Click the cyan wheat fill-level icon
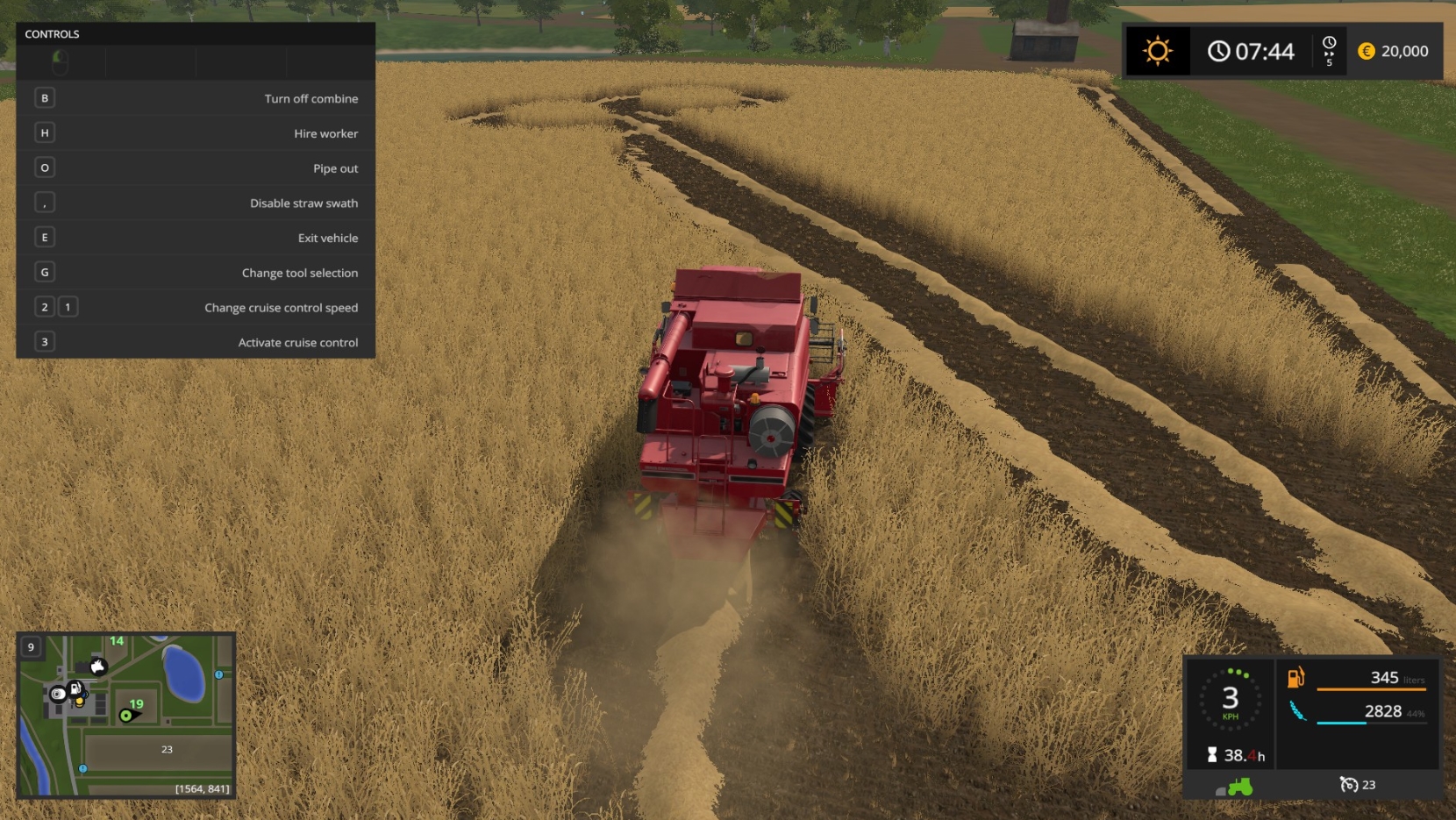The width and height of the screenshot is (1456, 820). tap(1299, 710)
